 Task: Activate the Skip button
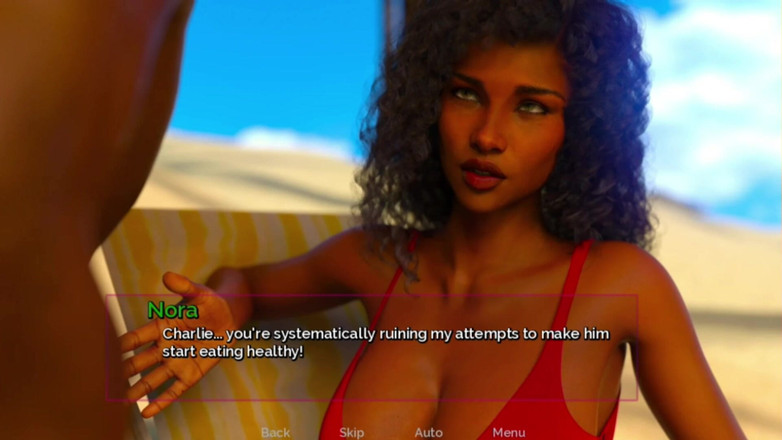pyautogui.click(x=351, y=432)
